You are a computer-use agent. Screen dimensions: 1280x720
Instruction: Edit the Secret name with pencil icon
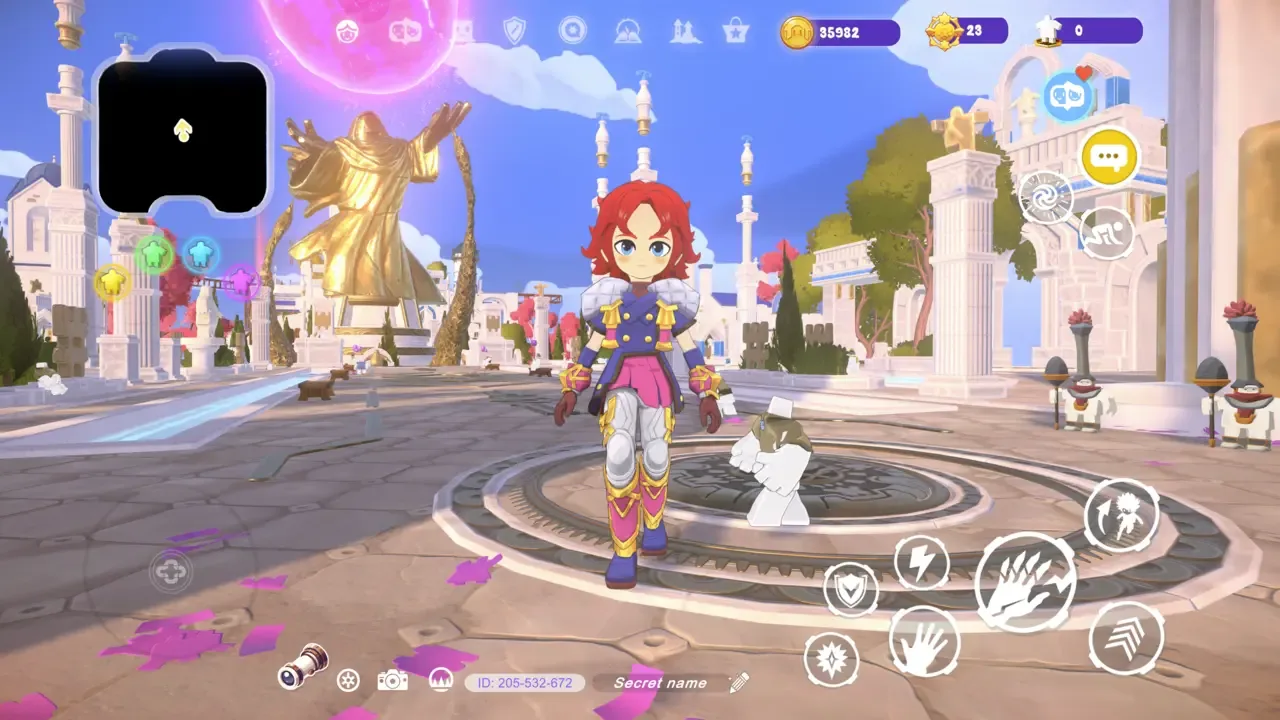739,683
